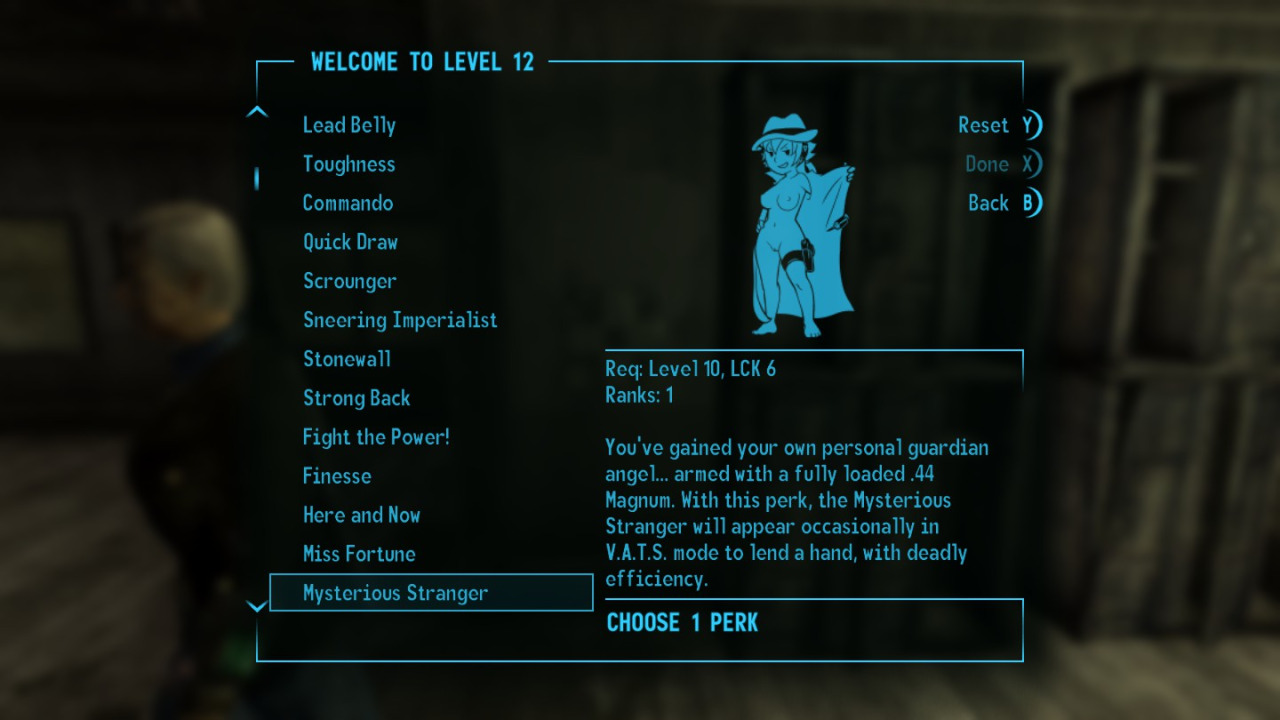Choose the Scrounger perk
Viewport: 1280px width, 720px height.
(350, 281)
